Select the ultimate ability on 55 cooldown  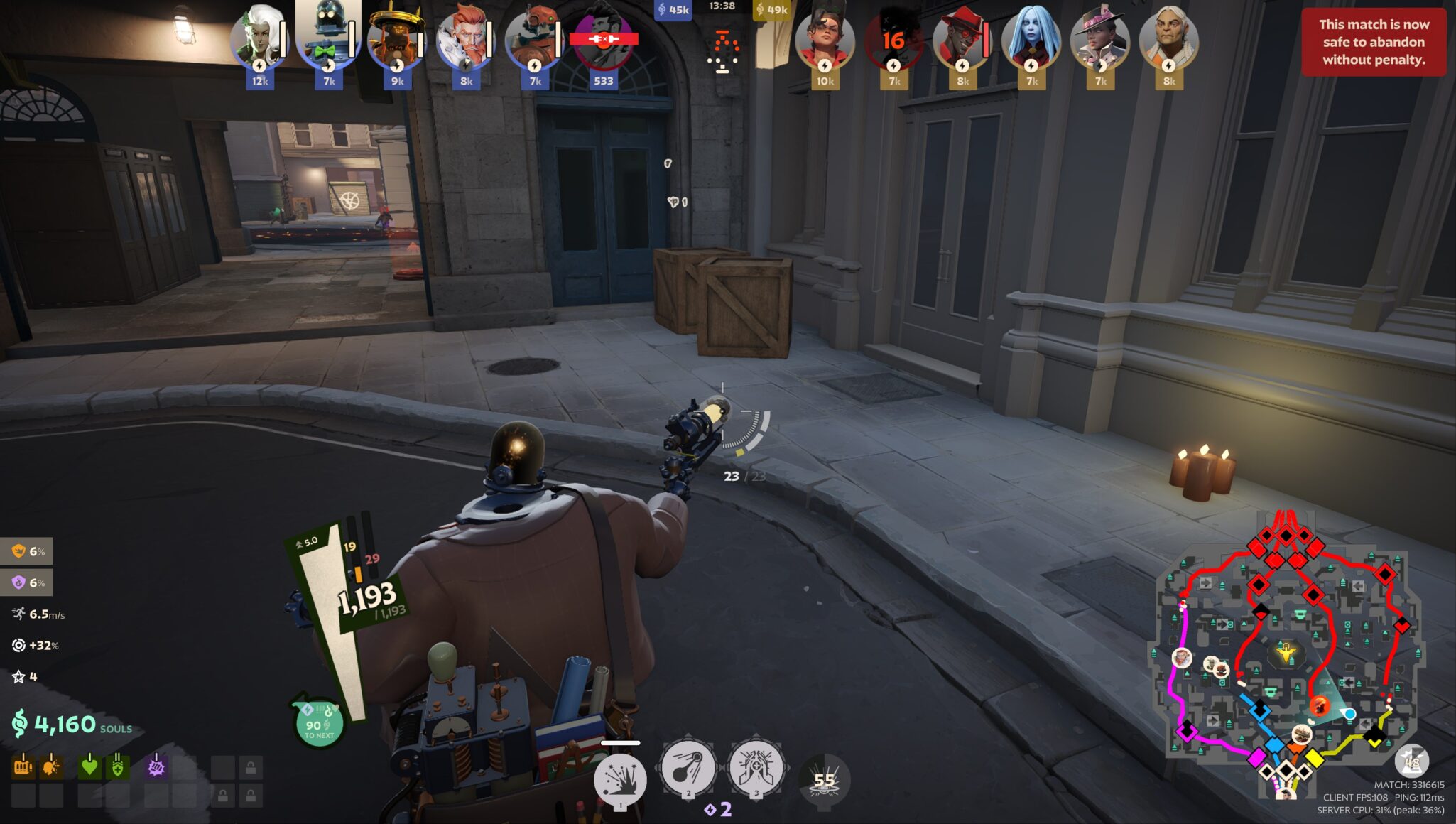click(x=824, y=781)
